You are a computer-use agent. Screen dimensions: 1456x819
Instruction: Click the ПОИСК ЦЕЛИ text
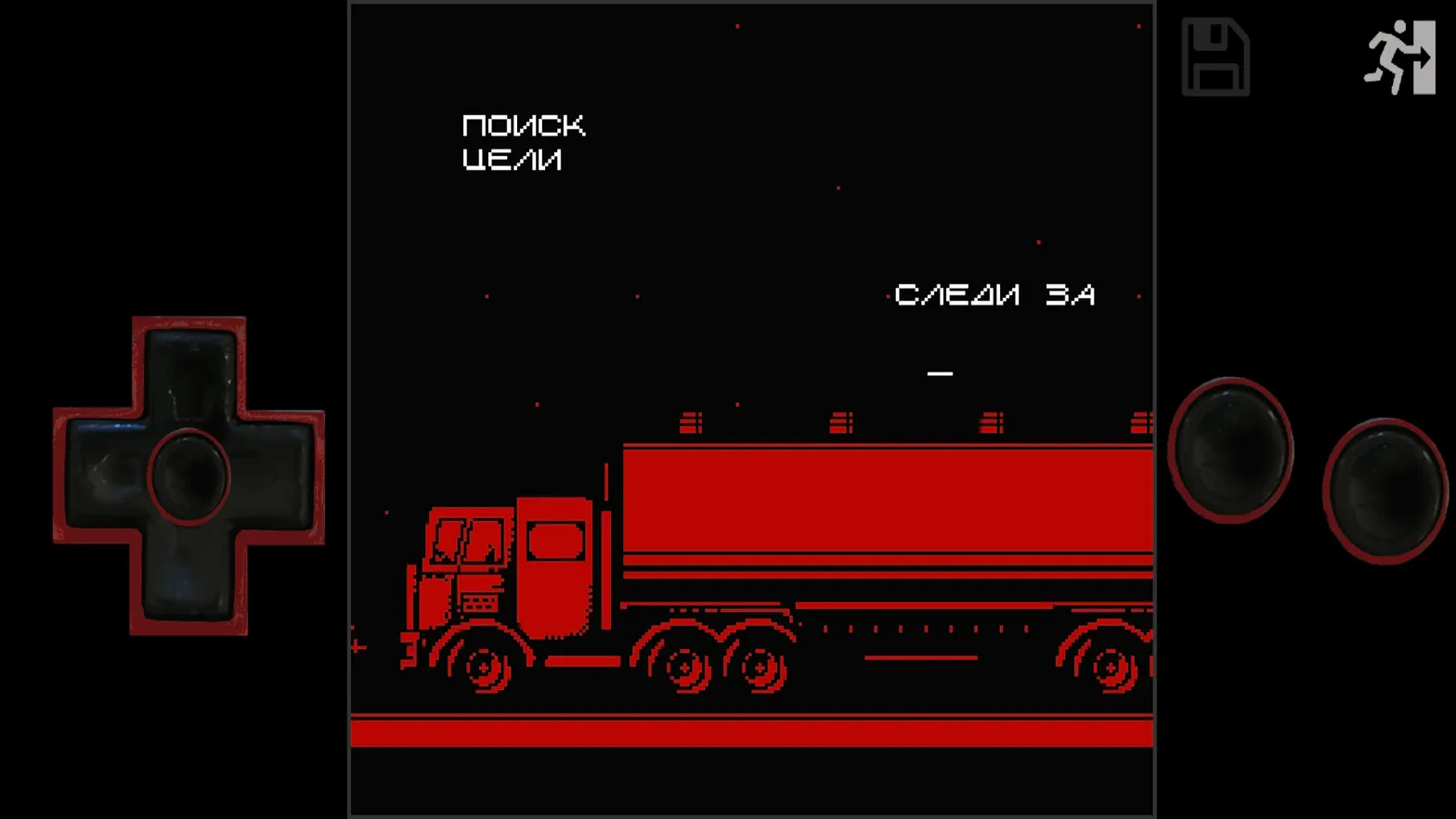pyautogui.click(x=524, y=141)
